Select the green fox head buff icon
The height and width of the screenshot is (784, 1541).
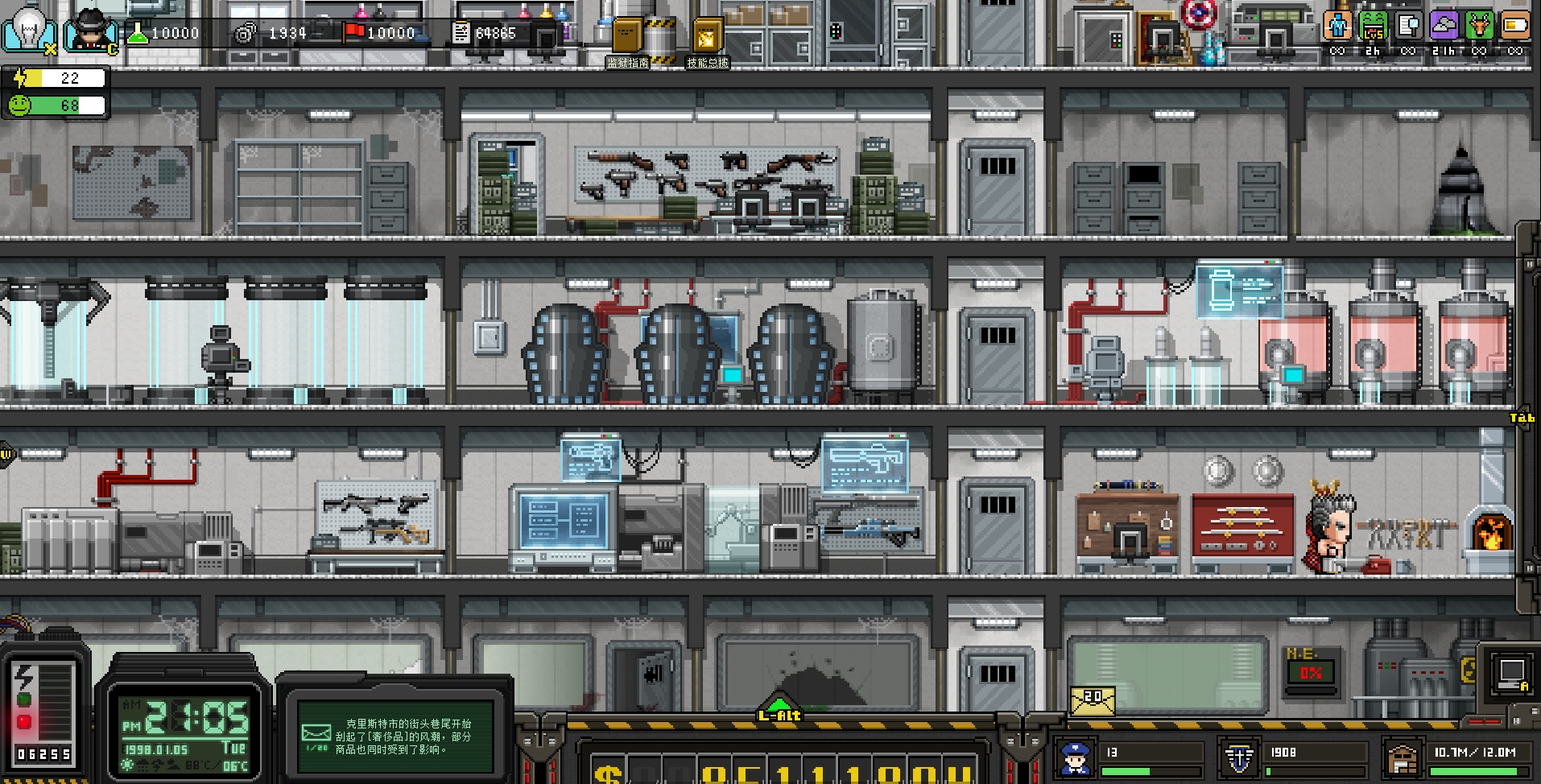point(1481,27)
